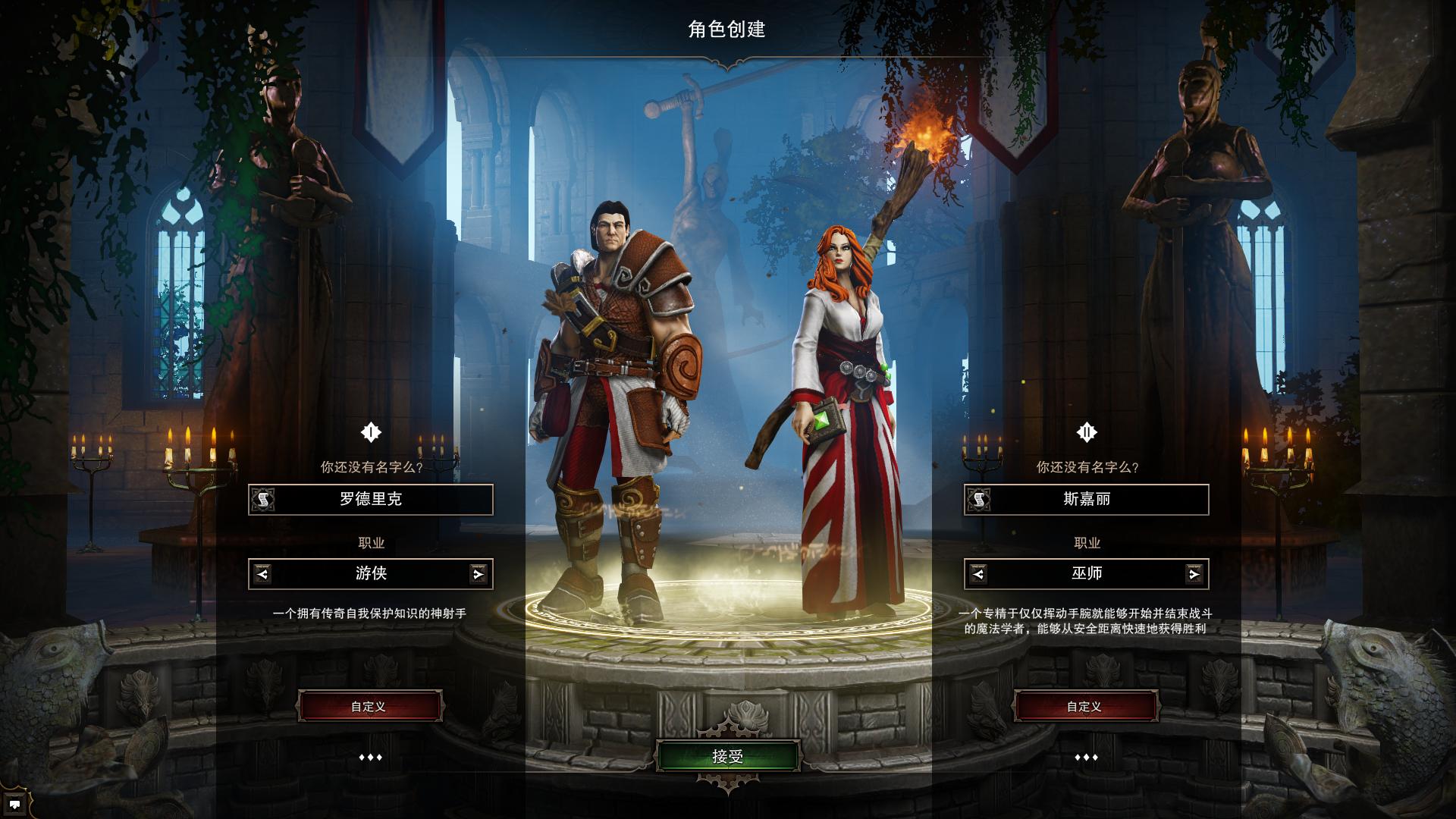
Task: Click the diamond emblem above Roderick's panel
Action: (369, 431)
